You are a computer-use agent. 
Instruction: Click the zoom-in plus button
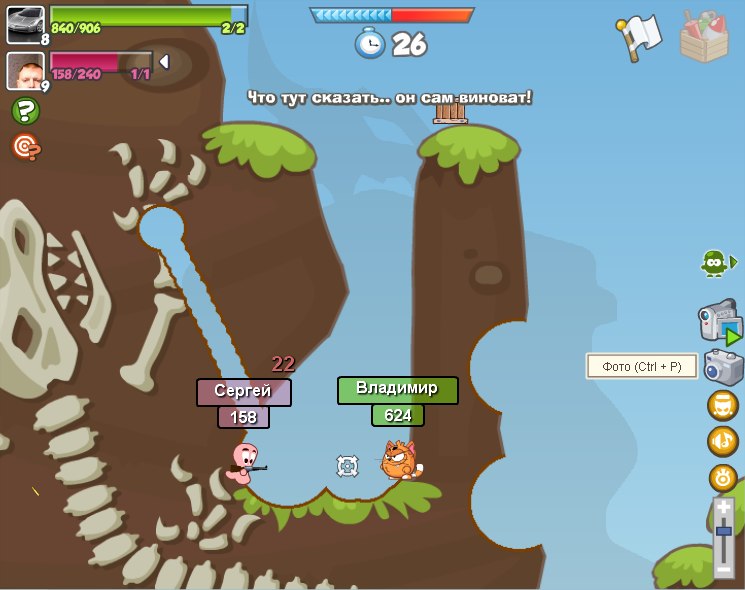click(724, 508)
